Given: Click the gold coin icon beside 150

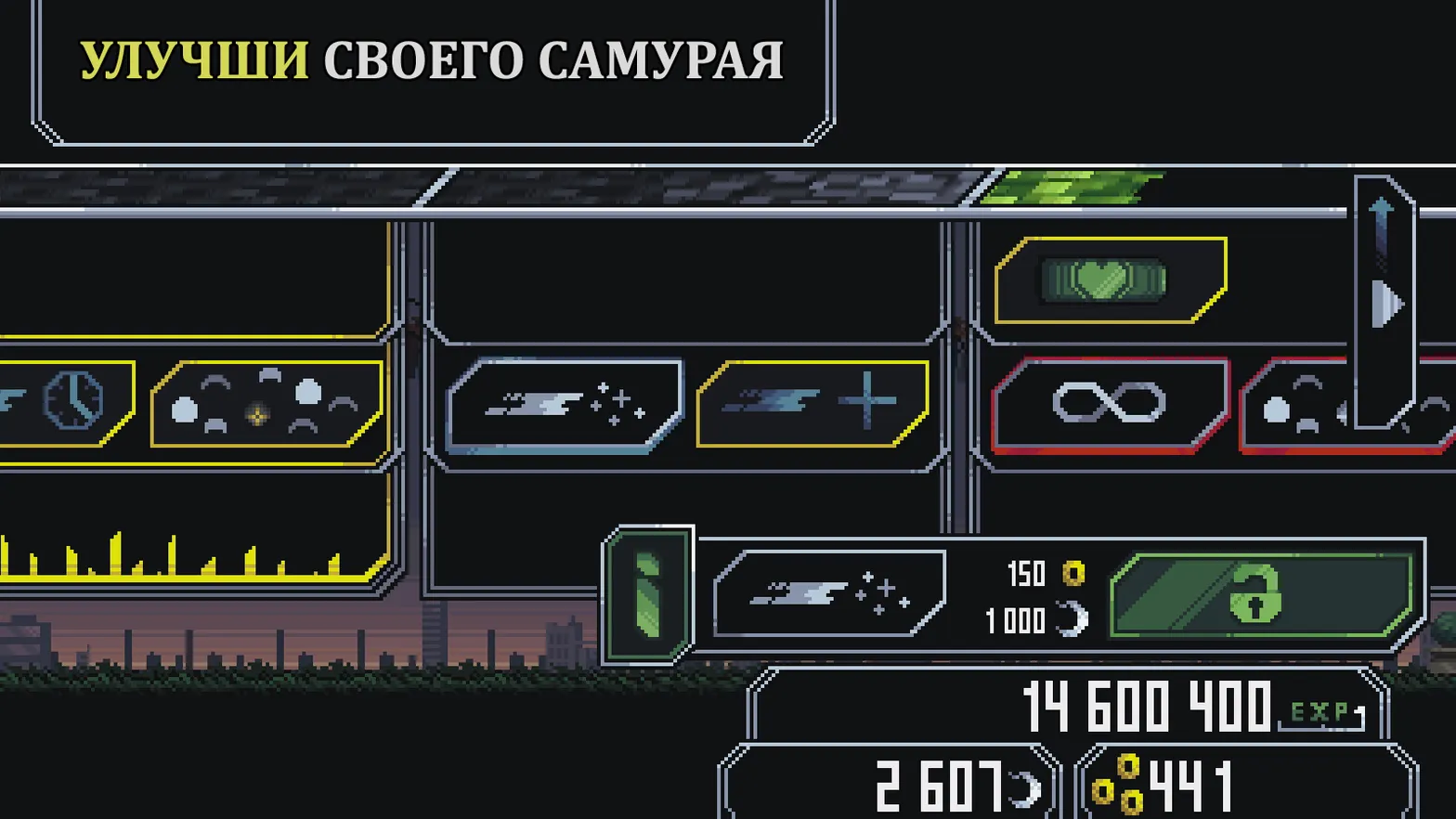Looking at the screenshot, I should click(x=1072, y=573).
